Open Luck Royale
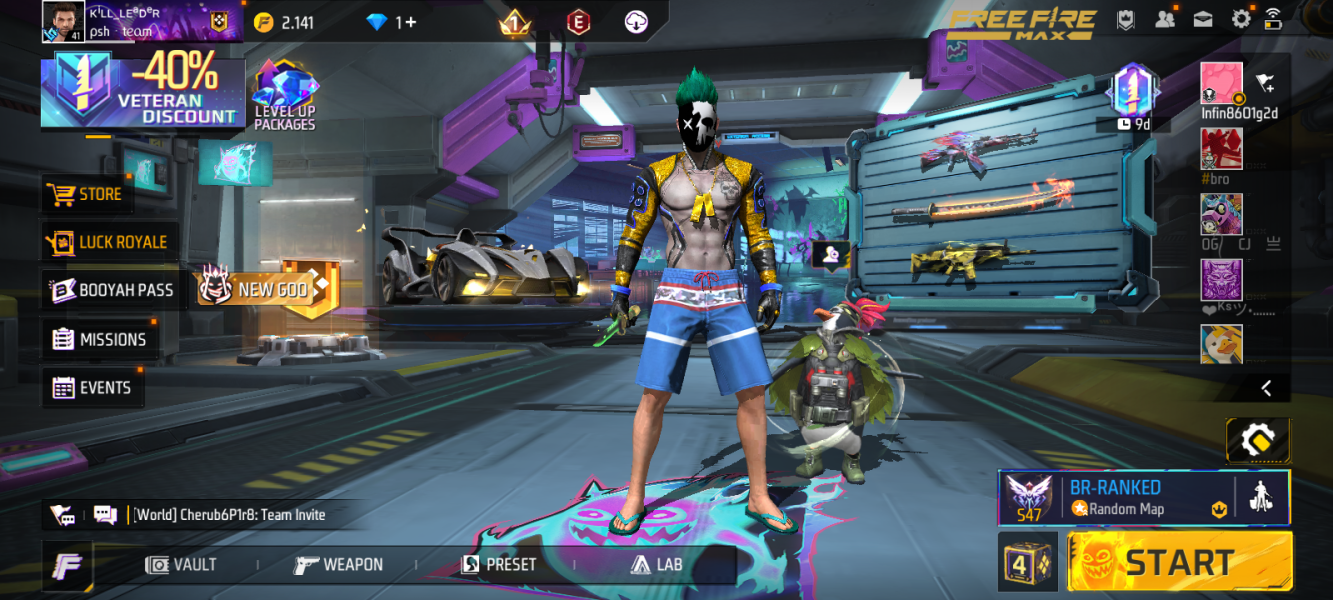The image size is (1333, 600). [x=108, y=242]
